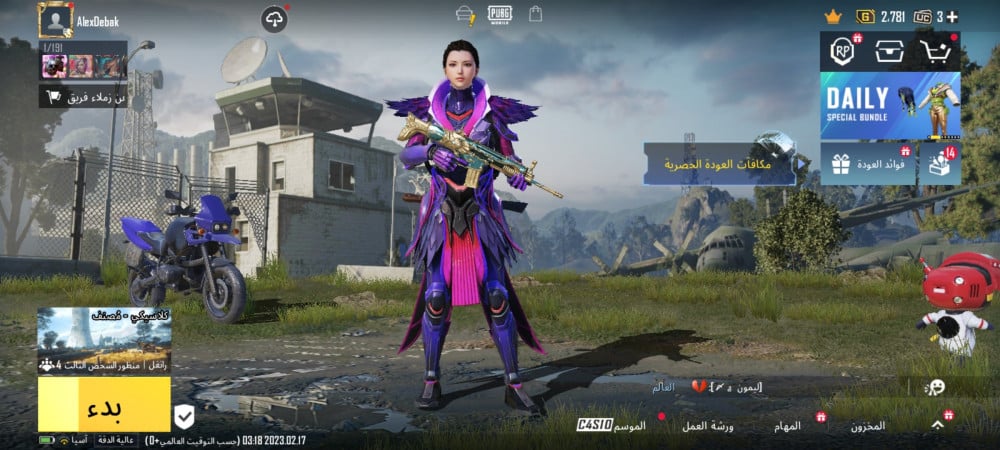The height and width of the screenshot is (450, 1000).
Task: Open the Royale Pass RP icon
Action: [x=843, y=51]
